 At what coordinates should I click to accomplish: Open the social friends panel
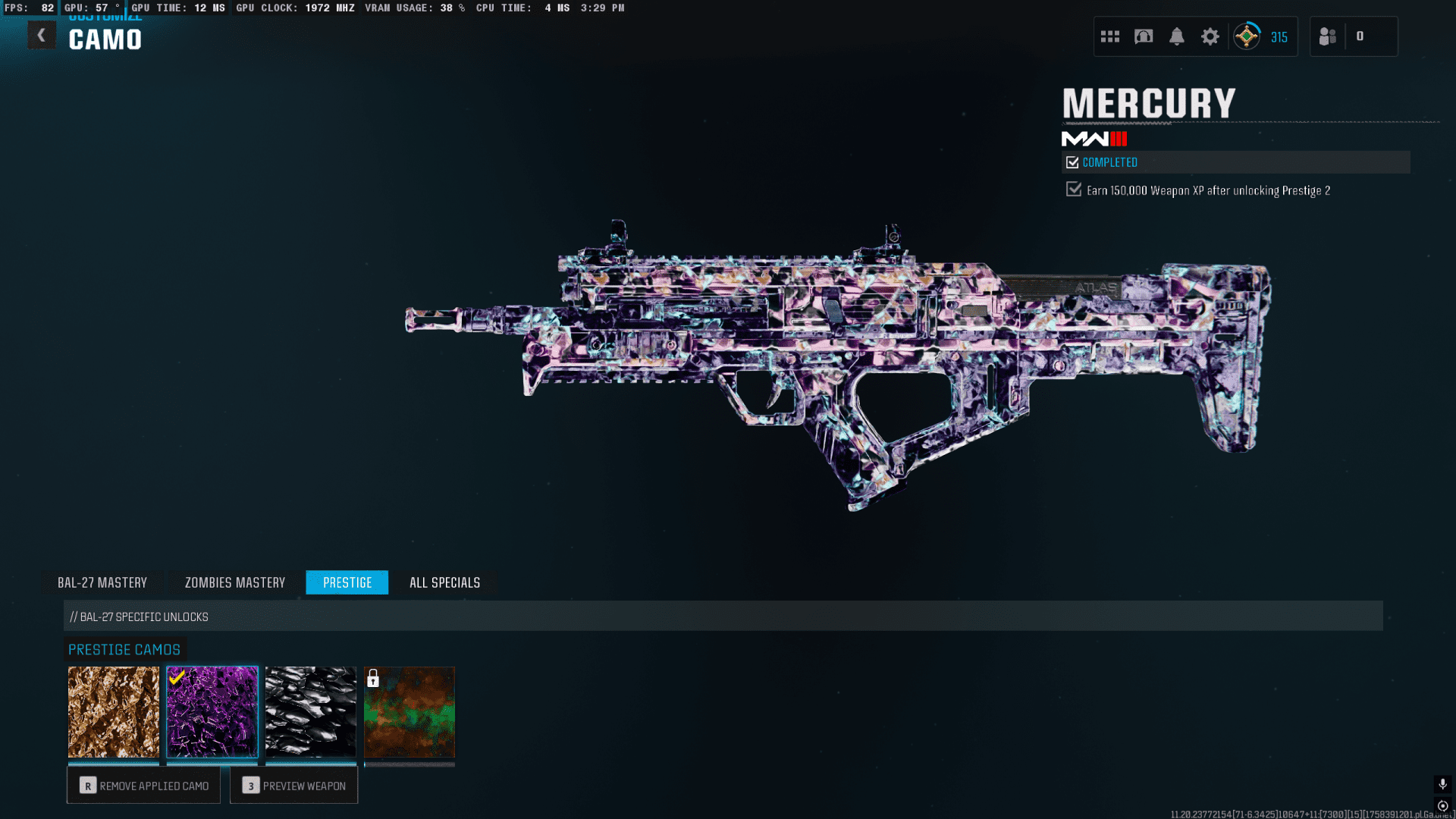[1328, 36]
